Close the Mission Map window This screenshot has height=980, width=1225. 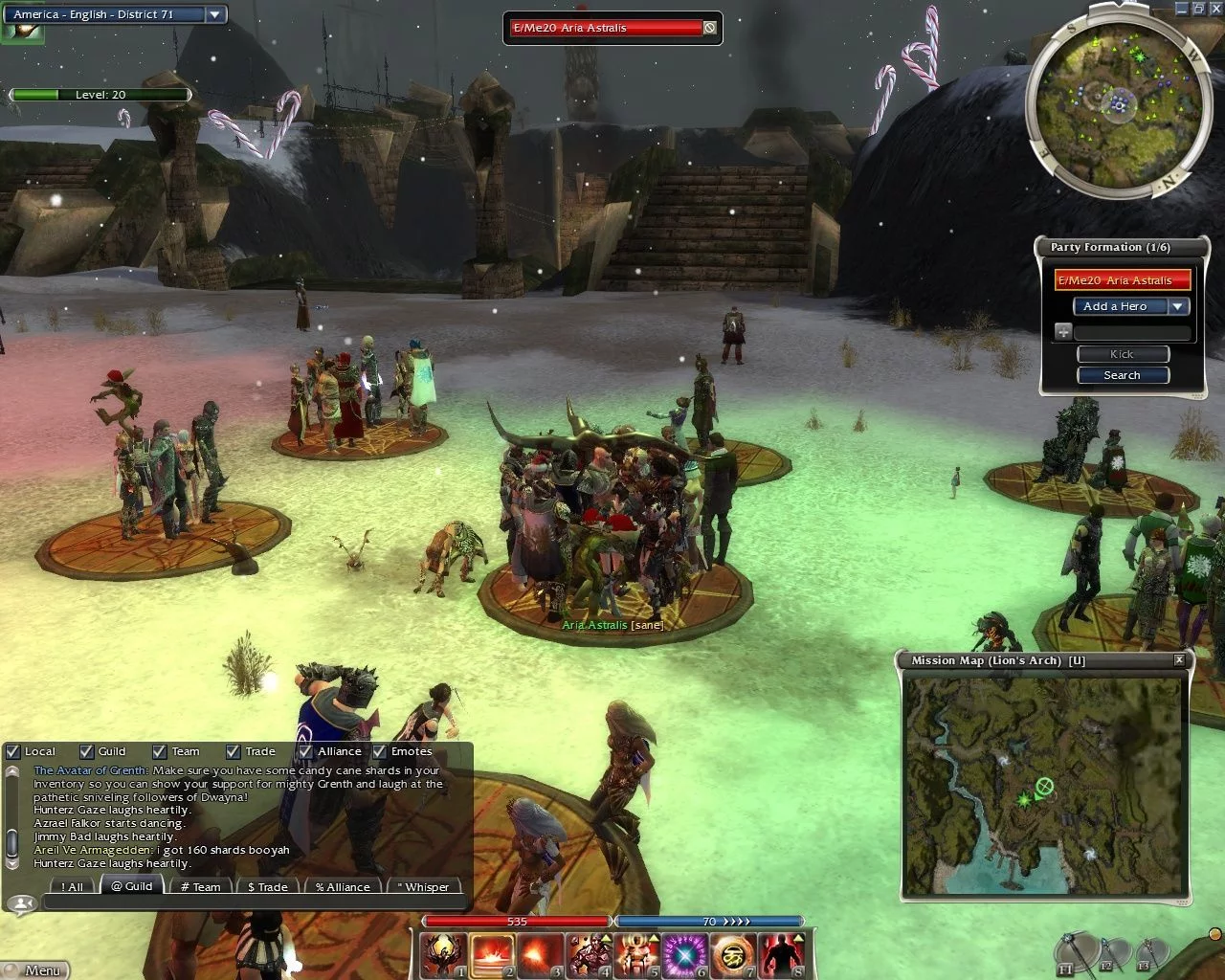coord(1179,660)
